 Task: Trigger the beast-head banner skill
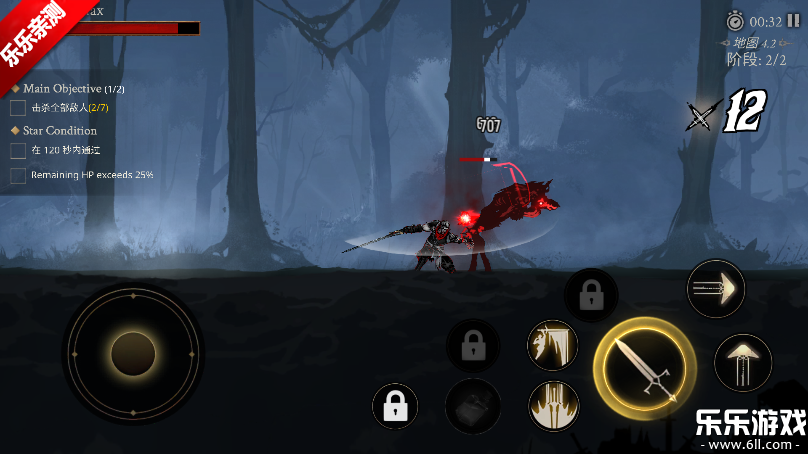tap(553, 345)
